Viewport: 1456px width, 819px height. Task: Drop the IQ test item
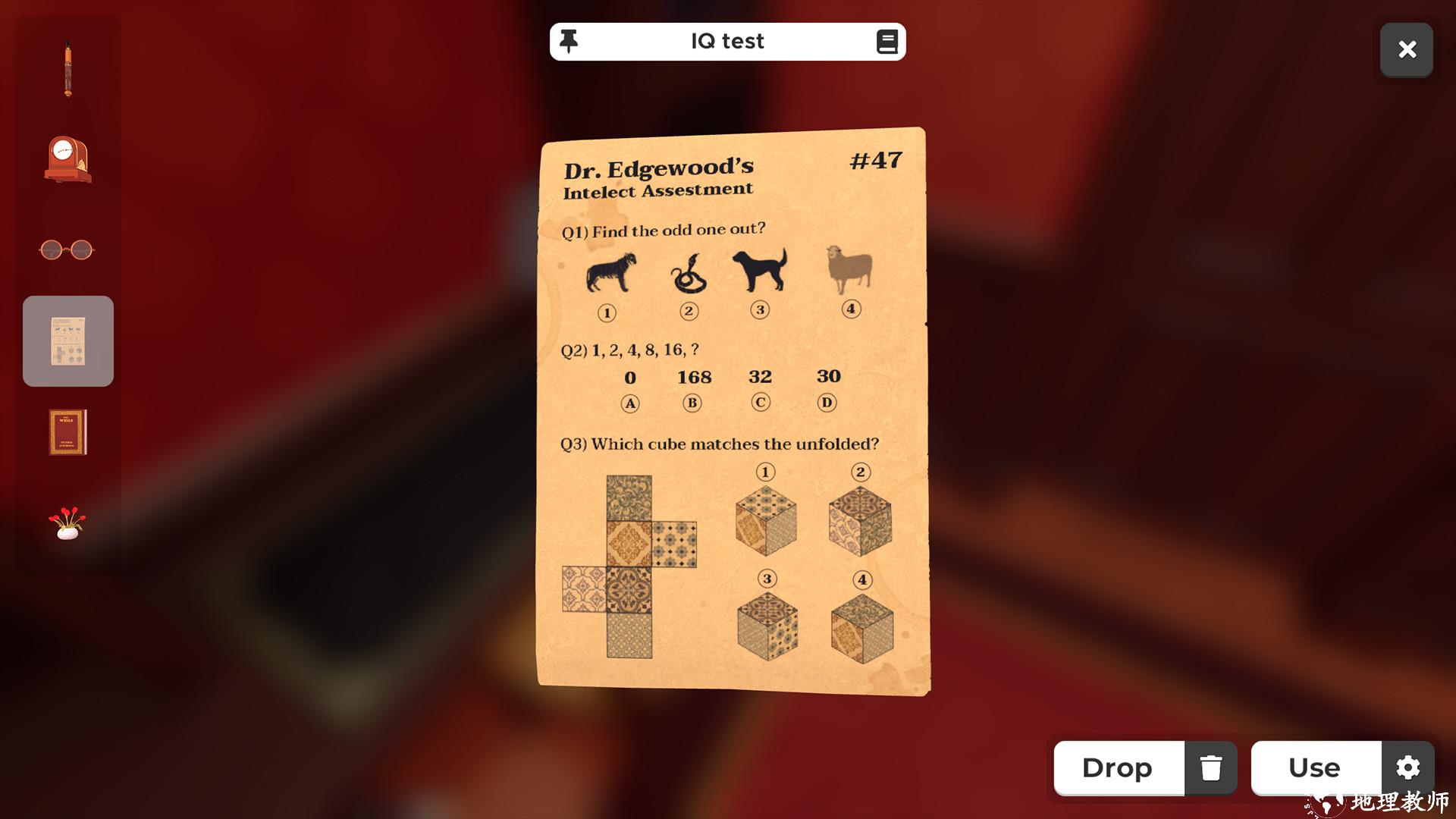1118,768
